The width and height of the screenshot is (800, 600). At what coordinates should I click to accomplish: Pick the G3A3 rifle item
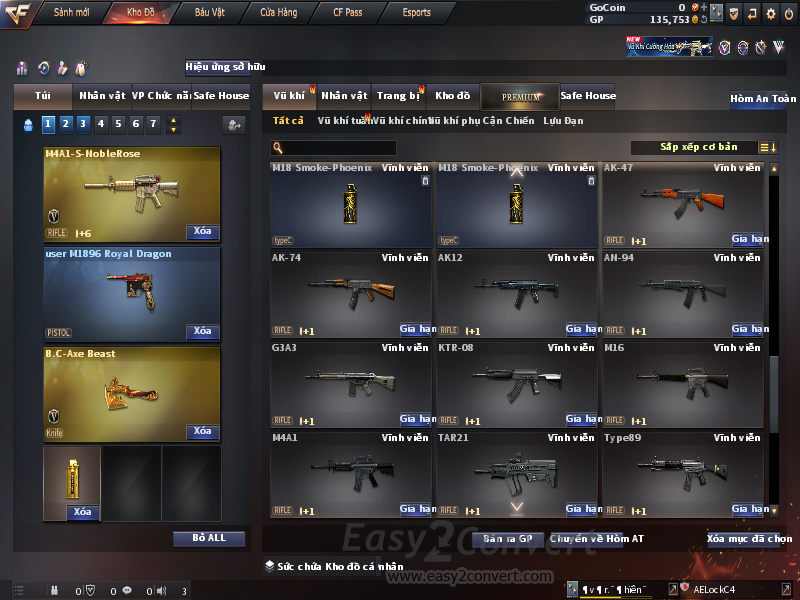point(351,384)
